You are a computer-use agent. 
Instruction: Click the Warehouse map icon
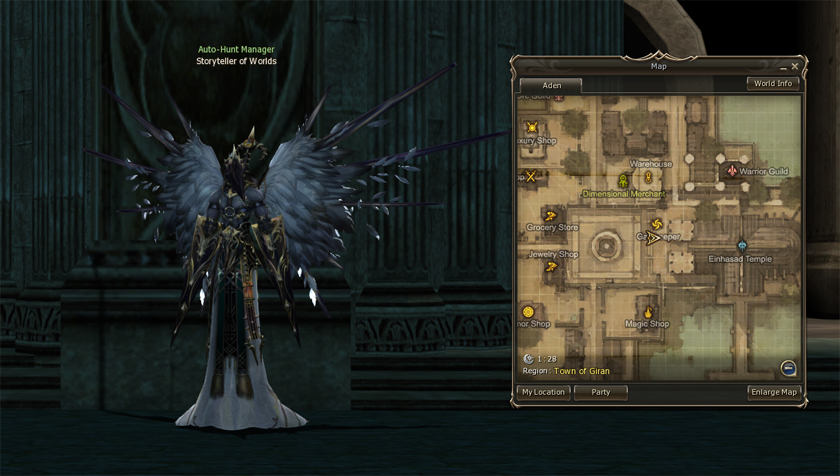click(648, 177)
